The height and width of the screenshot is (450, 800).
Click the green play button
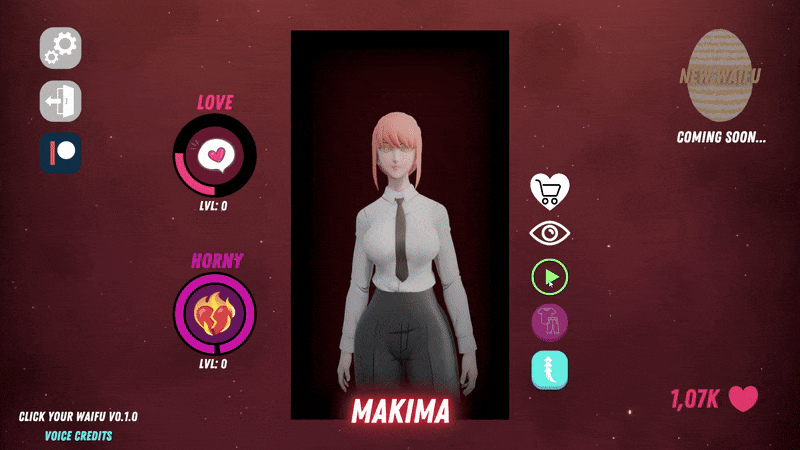tap(550, 277)
